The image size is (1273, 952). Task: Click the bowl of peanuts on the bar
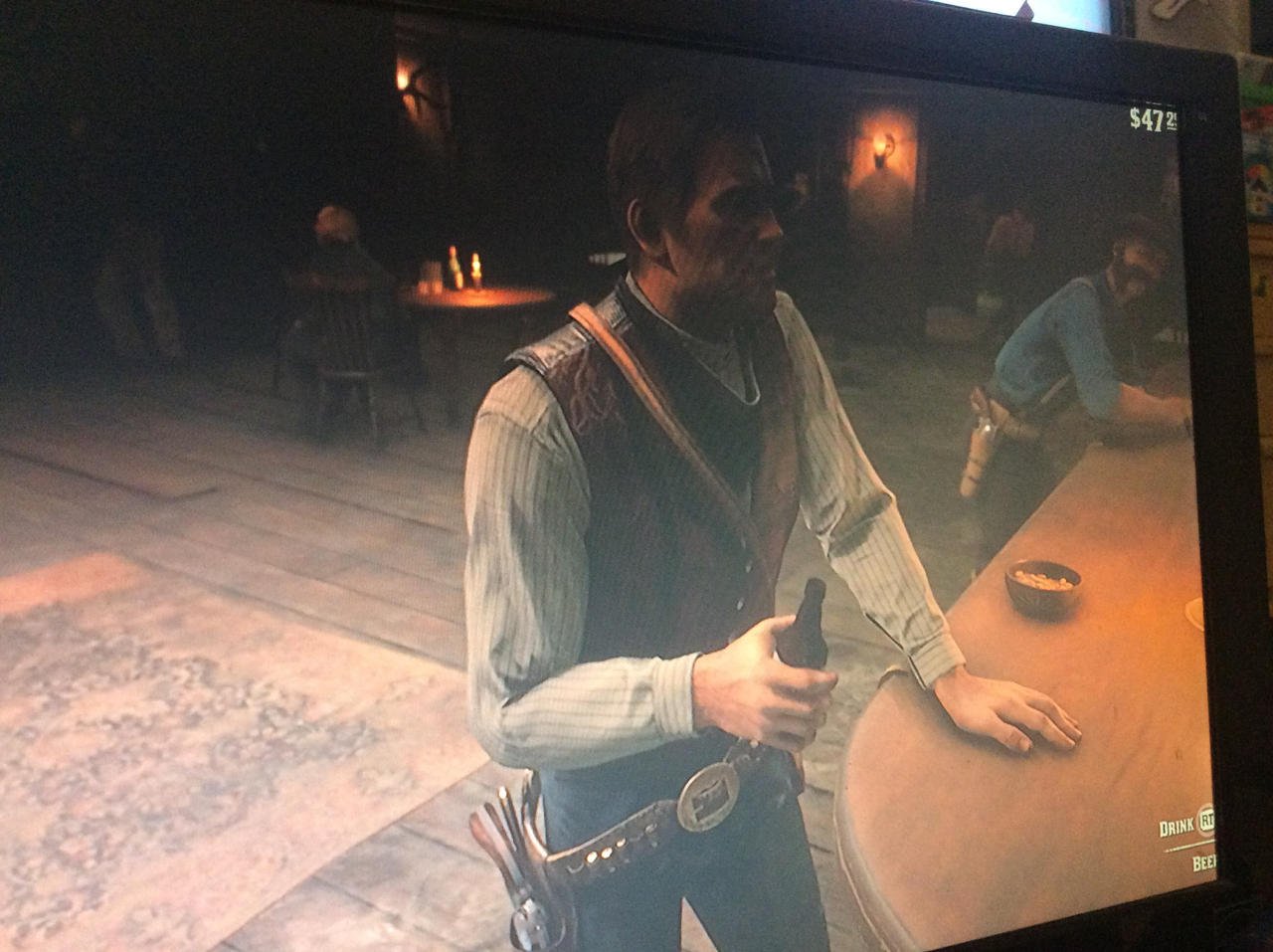(1041, 582)
